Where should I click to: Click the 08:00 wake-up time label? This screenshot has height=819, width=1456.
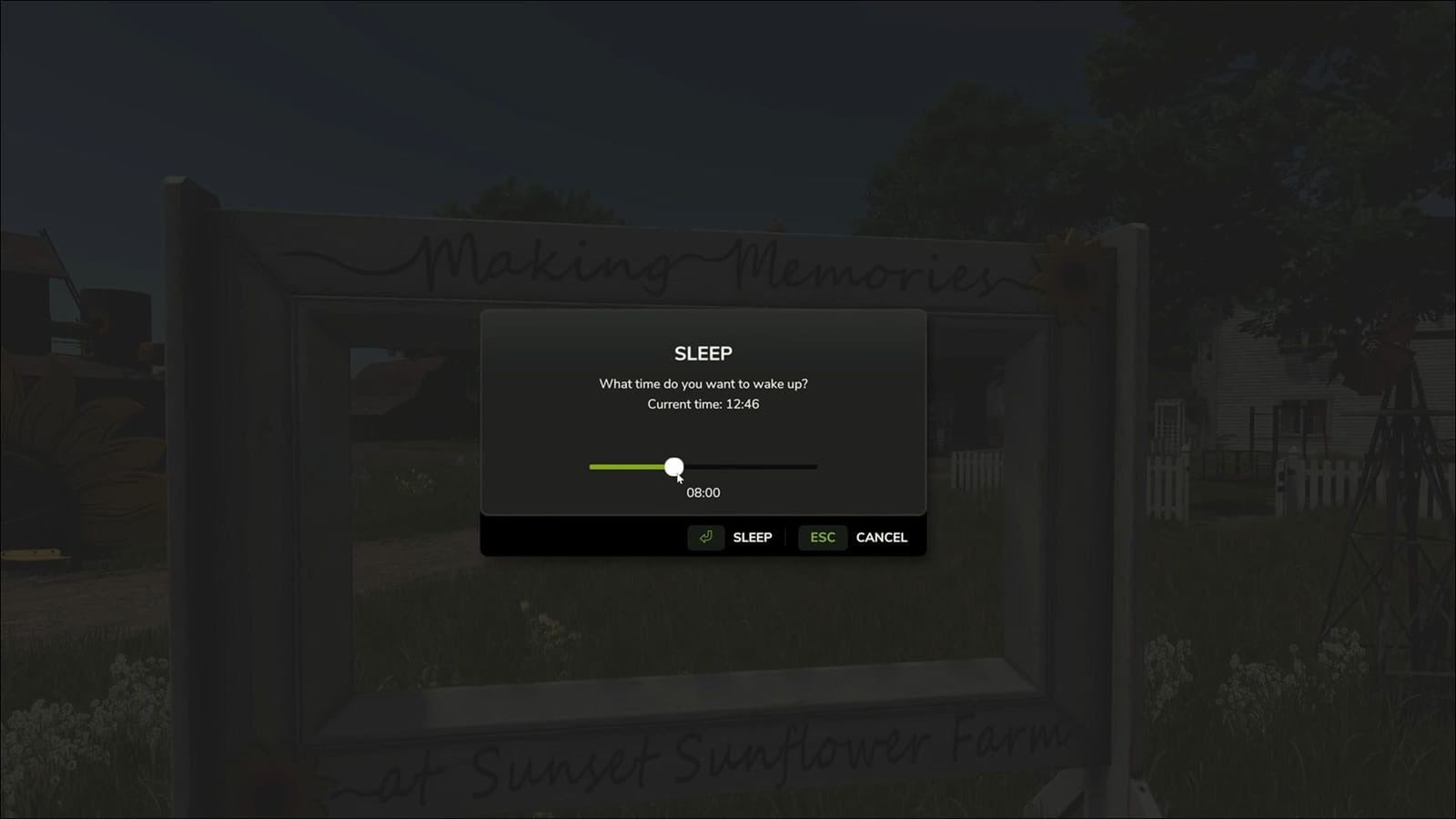tap(702, 492)
